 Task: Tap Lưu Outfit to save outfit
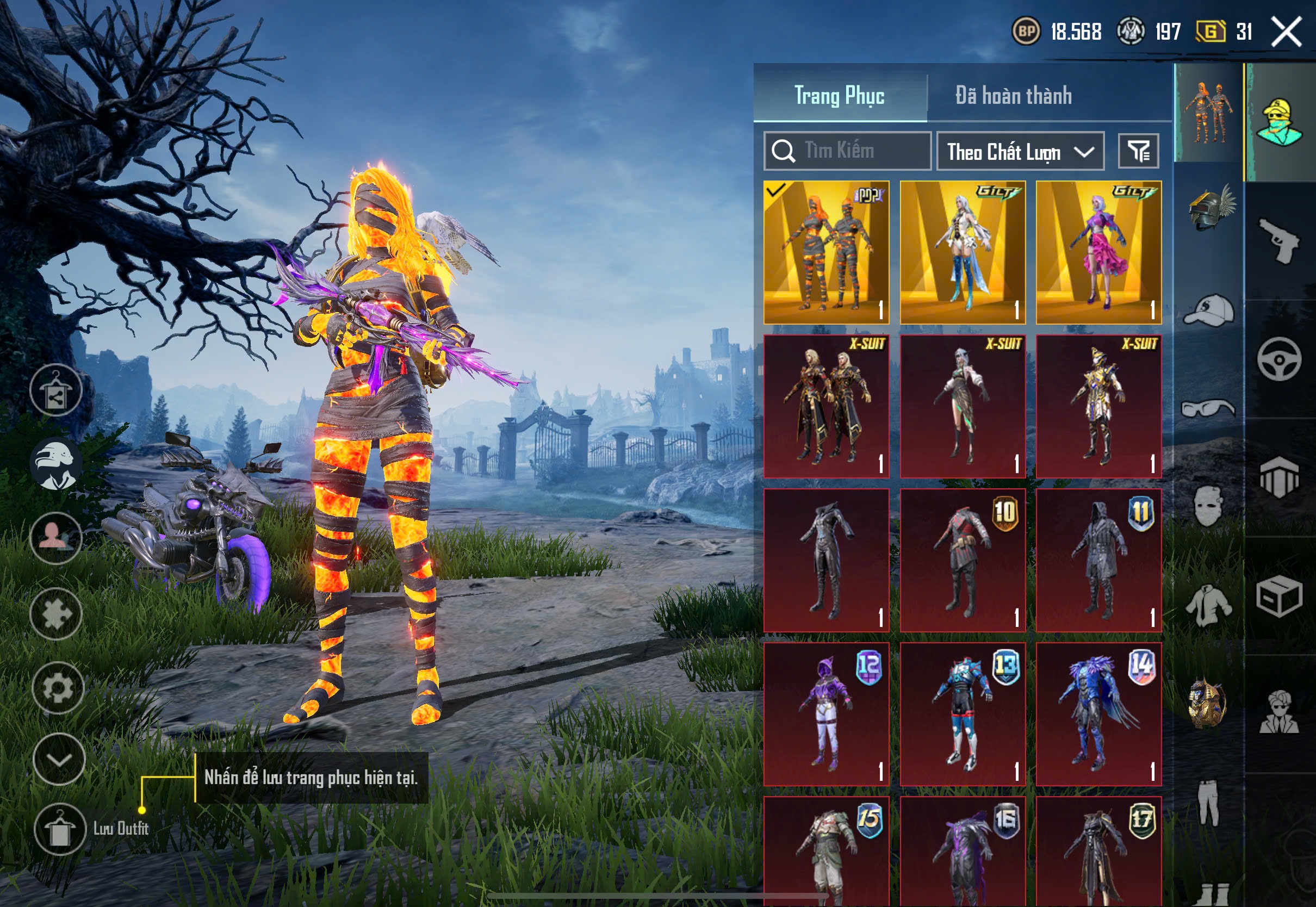pyautogui.click(x=60, y=829)
